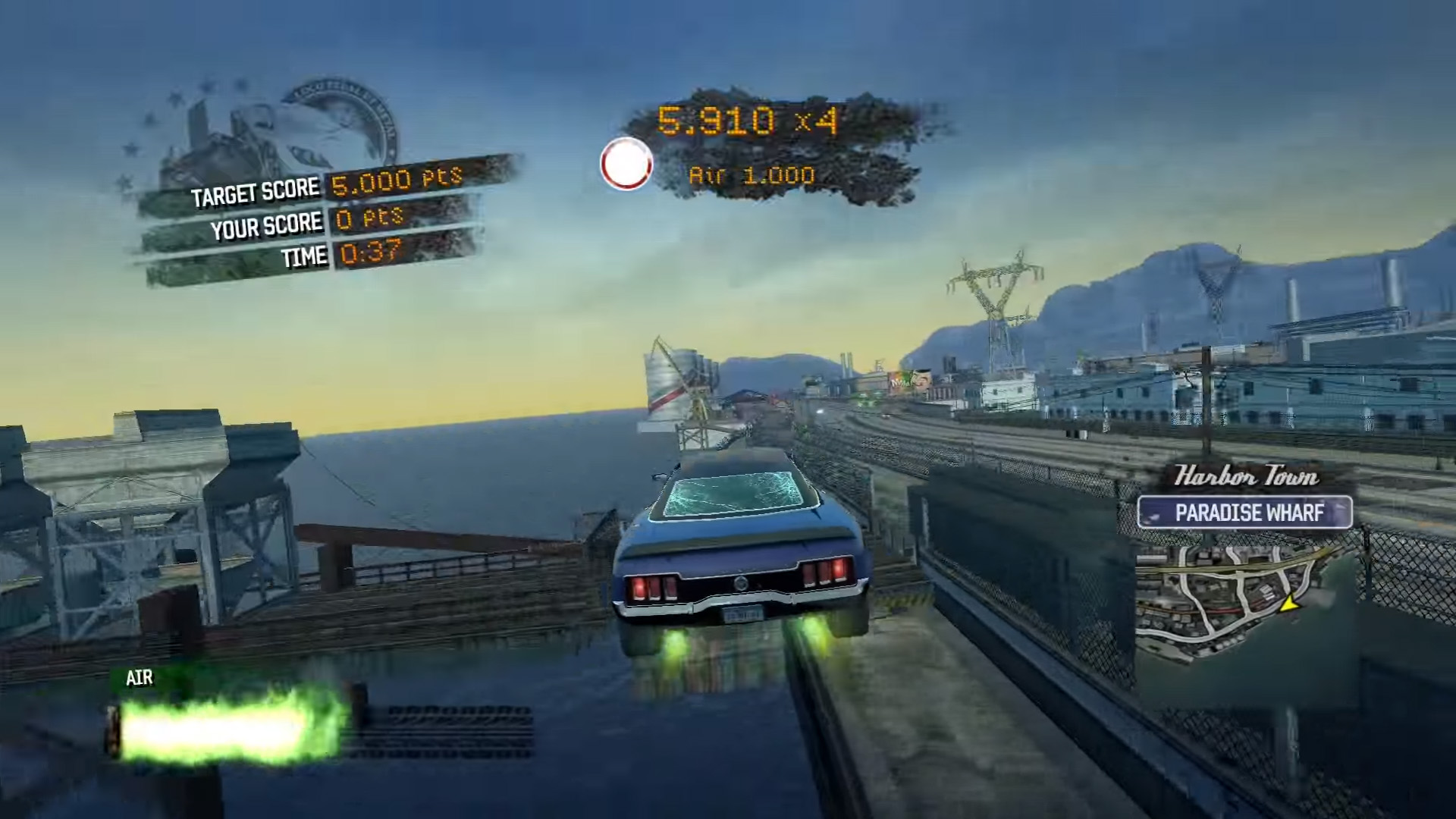Viewport: 1456px width, 819px height.
Task: Select the Paradise Wharf street banner
Action: [x=1244, y=513]
